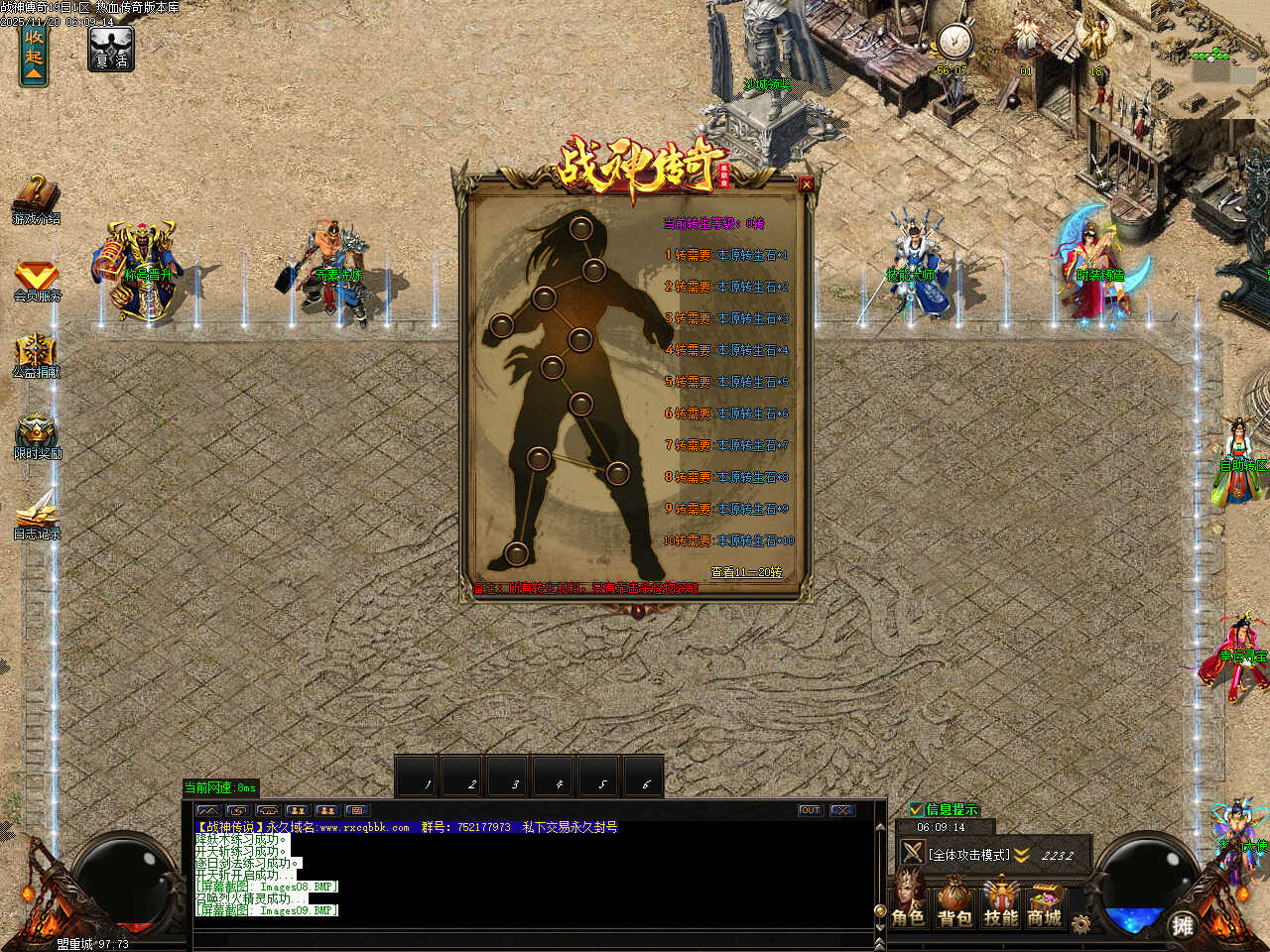
Task: Open 公益捐献 donation icon
Action: 36,354
